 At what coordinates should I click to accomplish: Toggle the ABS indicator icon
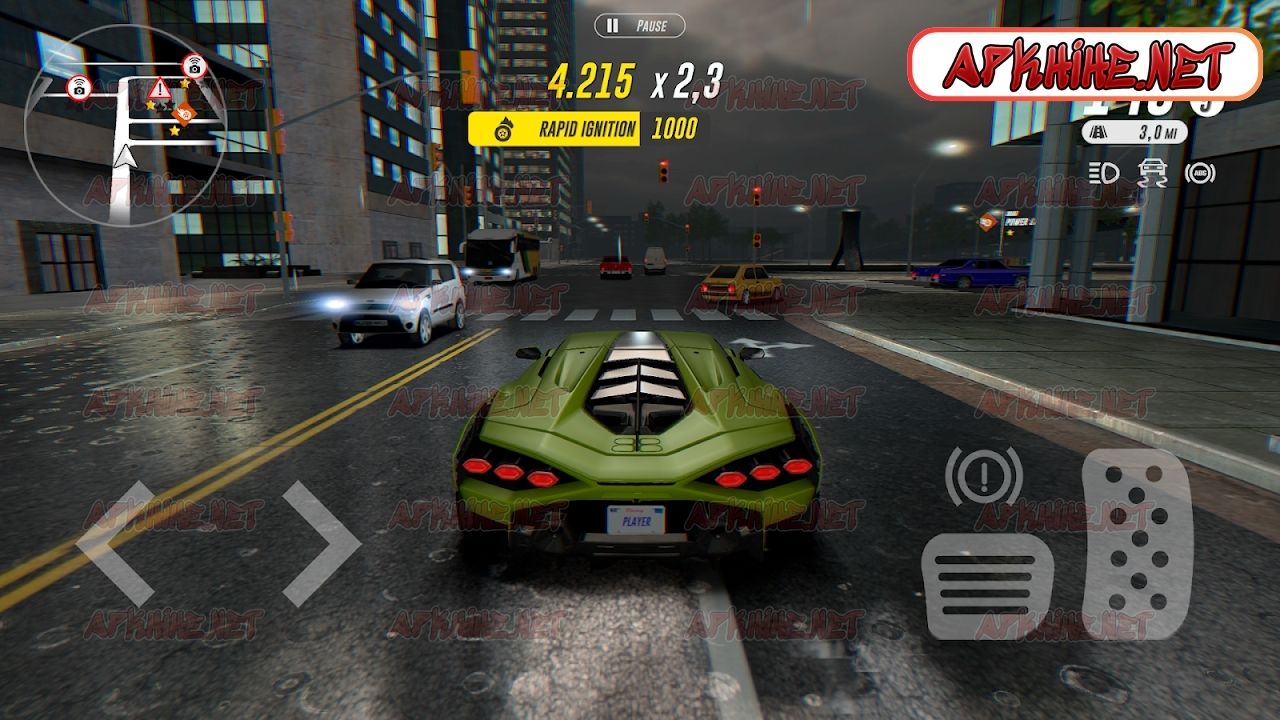click(x=1200, y=173)
